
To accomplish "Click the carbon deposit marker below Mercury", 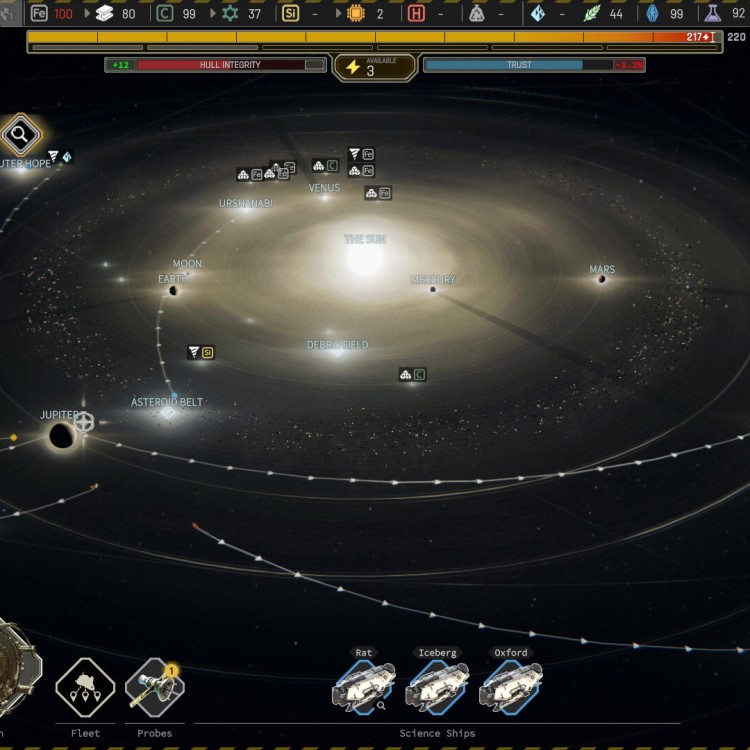I will click(412, 375).
